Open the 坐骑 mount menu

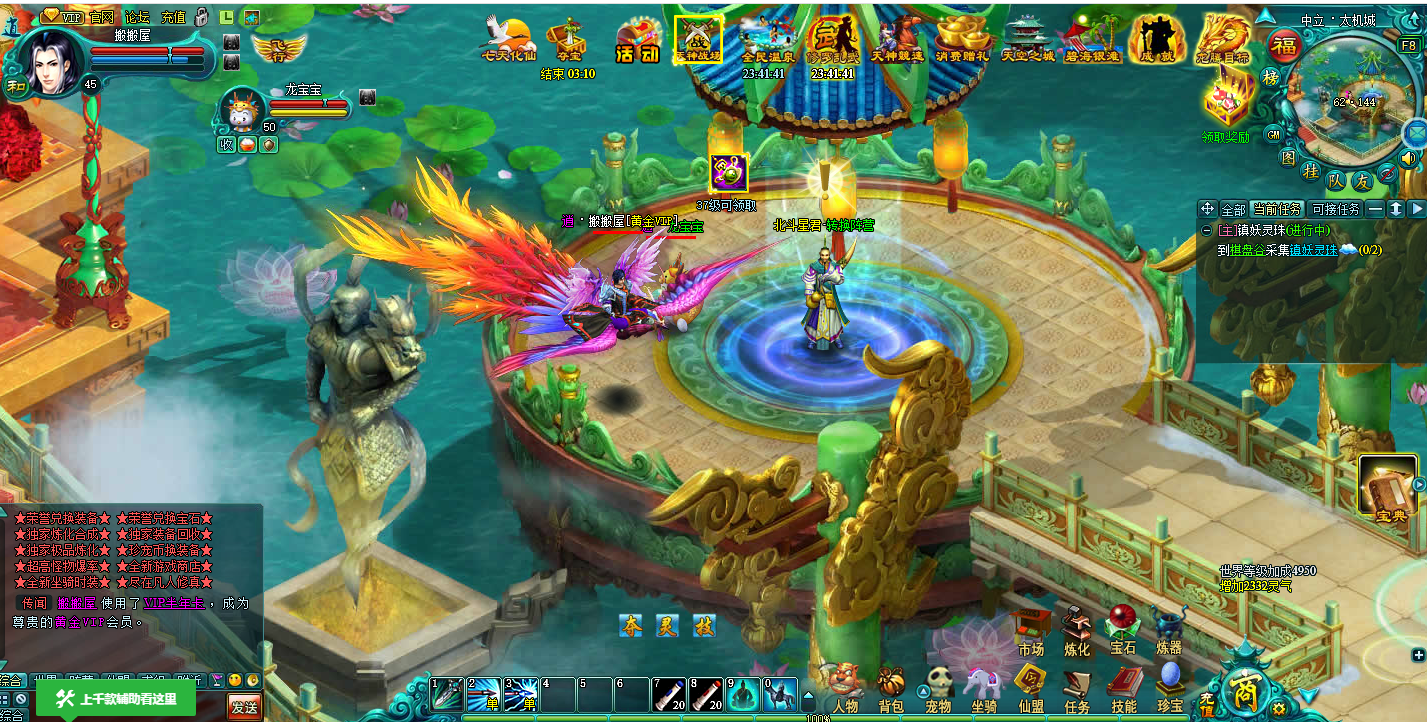(x=983, y=686)
